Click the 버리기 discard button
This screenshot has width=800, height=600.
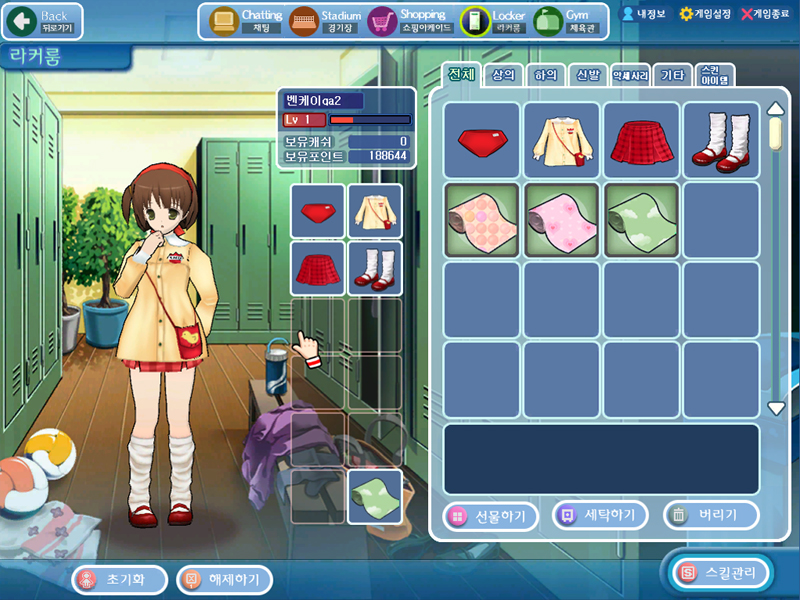pyautogui.click(x=711, y=515)
